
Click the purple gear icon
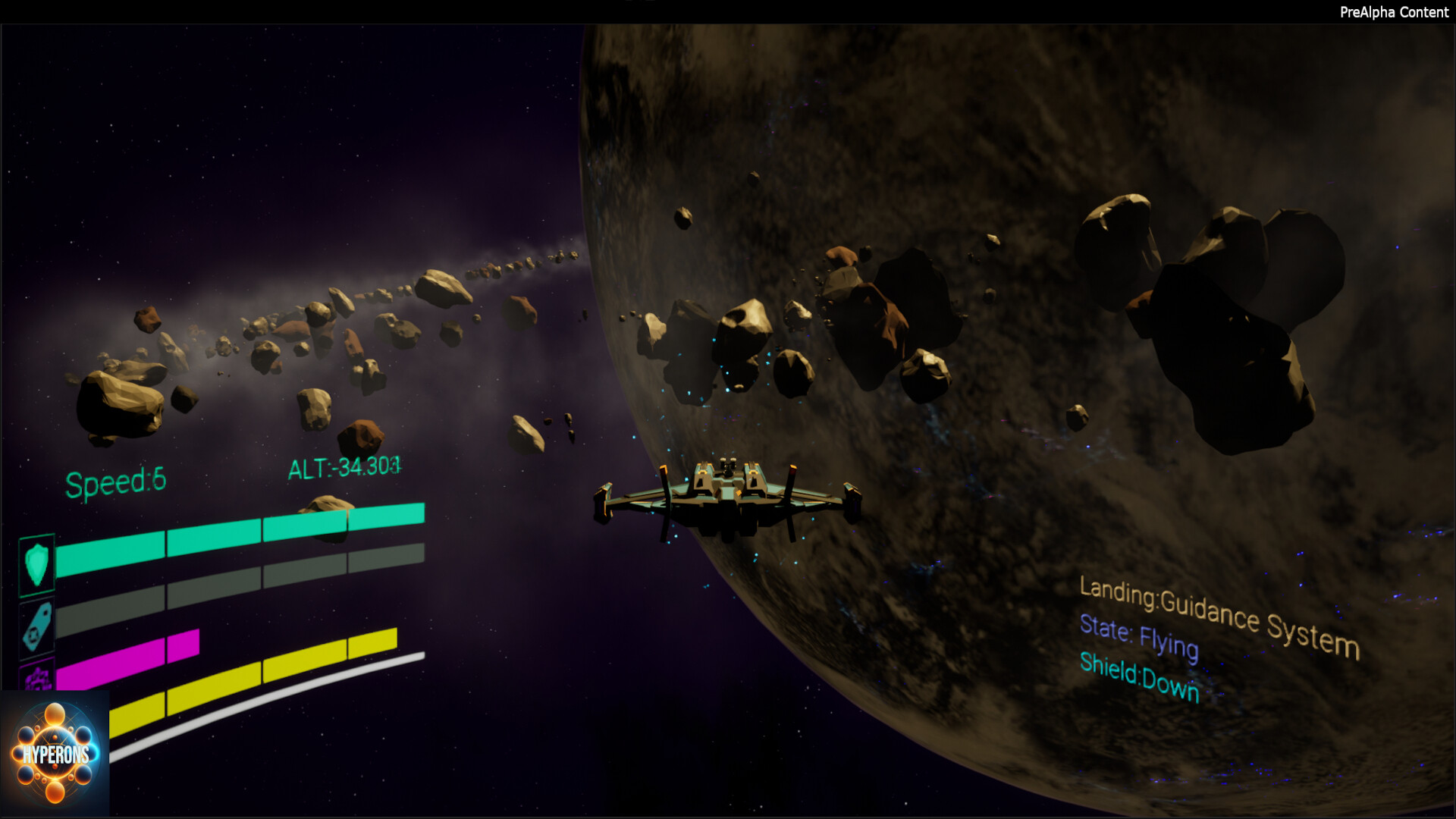tap(38, 677)
